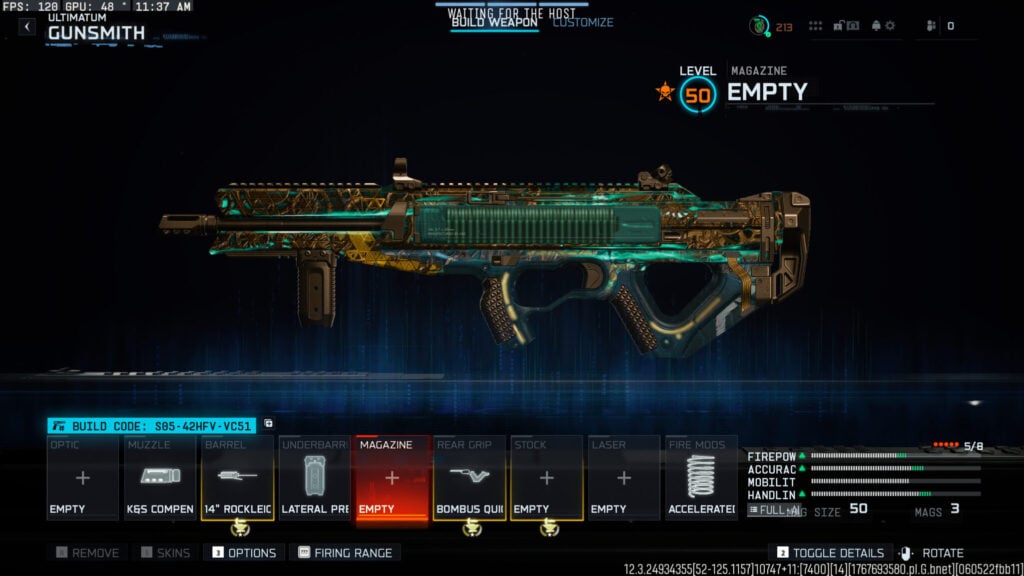This screenshot has width=1024, height=576.
Task: Open the Rear Grip Bombus slot
Action: click(469, 478)
